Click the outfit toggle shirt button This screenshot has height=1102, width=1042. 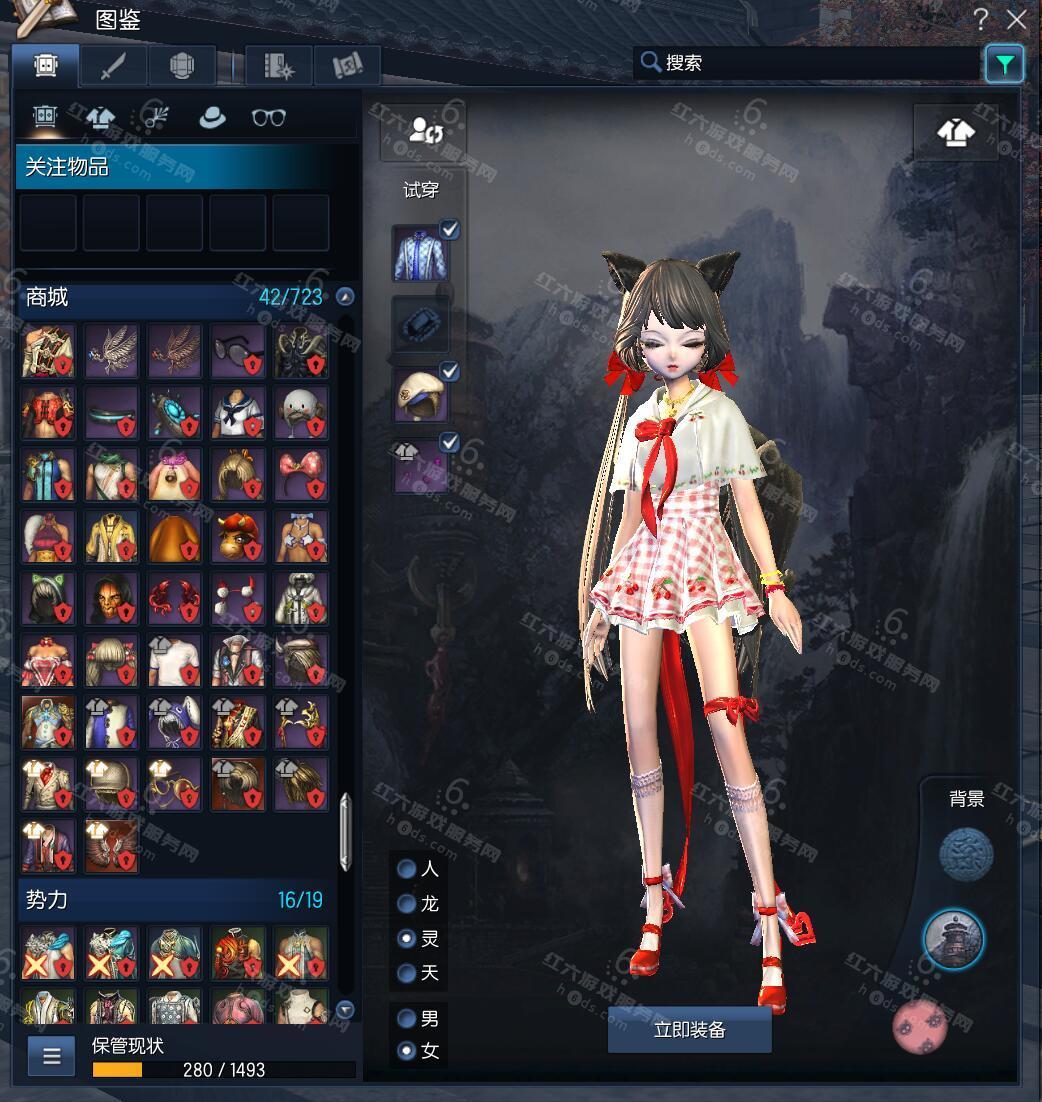955,132
